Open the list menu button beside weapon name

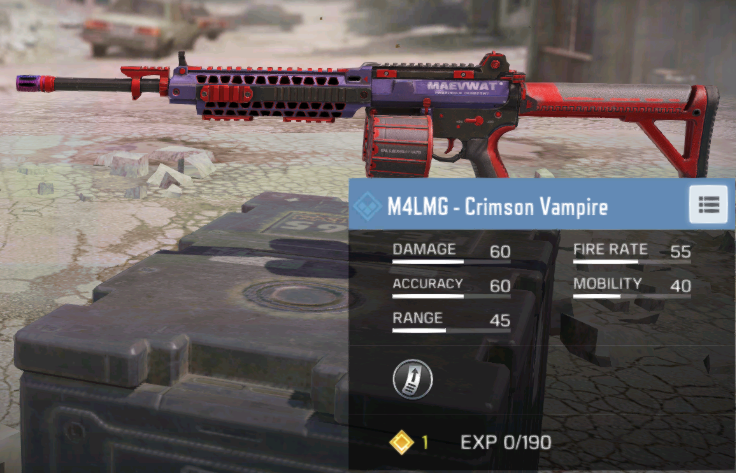[709, 205]
